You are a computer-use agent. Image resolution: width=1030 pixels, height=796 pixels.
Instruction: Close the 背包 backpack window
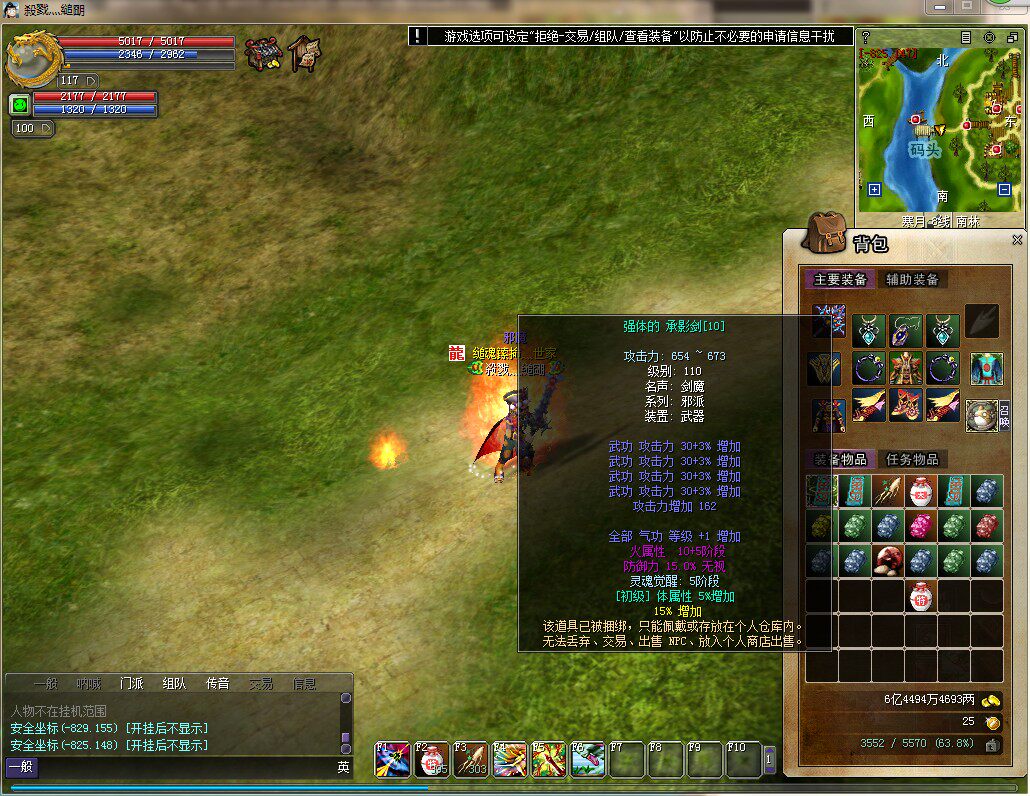tap(1017, 240)
